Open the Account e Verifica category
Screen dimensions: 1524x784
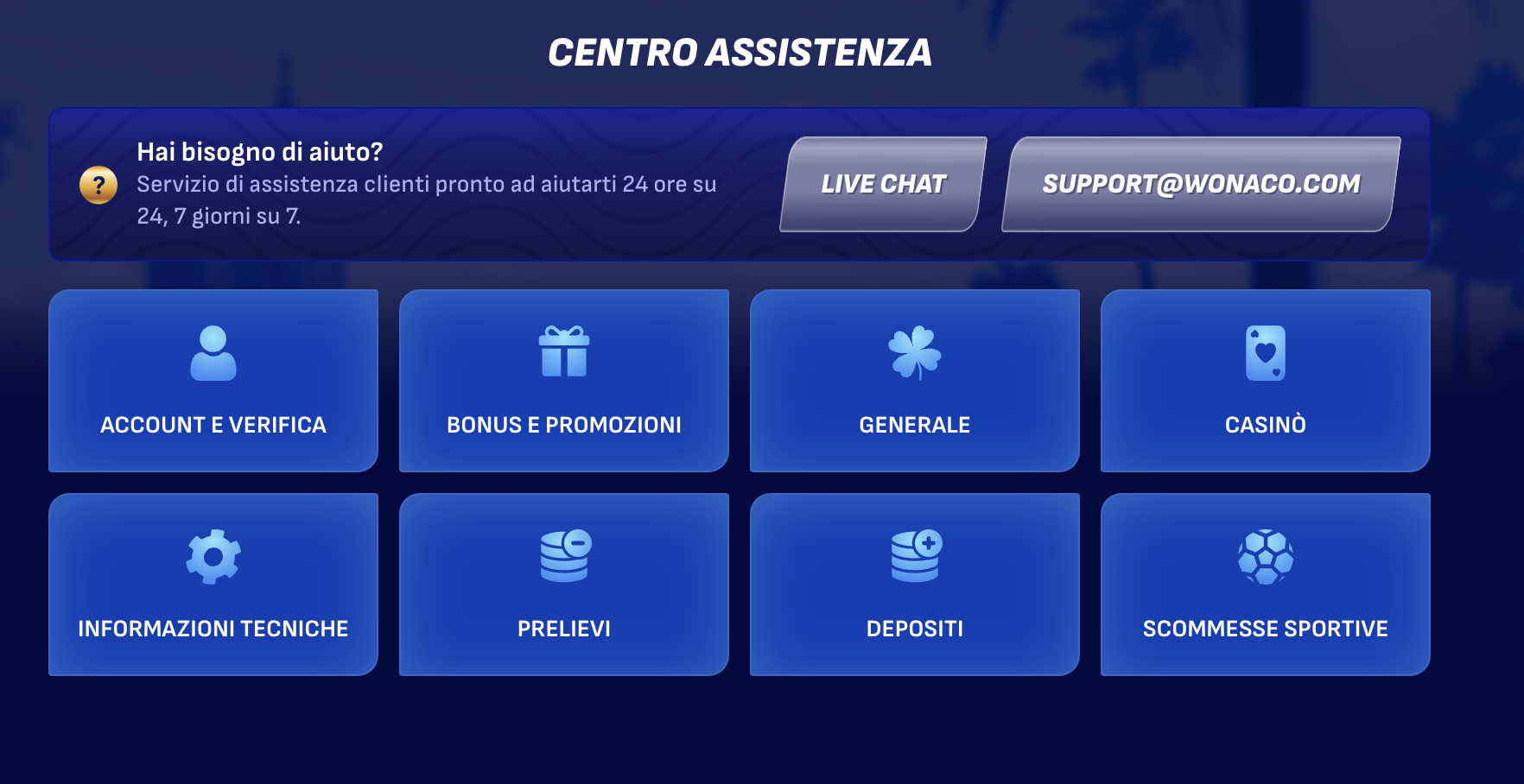[x=213, y=381]
